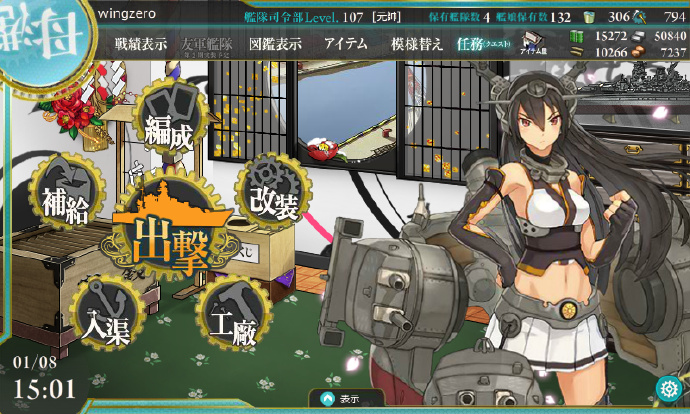This screenshot has width=690, height=414.
Task: Open the 図鑑表示 encyclopedia
Action: click(x=273, y=43)
